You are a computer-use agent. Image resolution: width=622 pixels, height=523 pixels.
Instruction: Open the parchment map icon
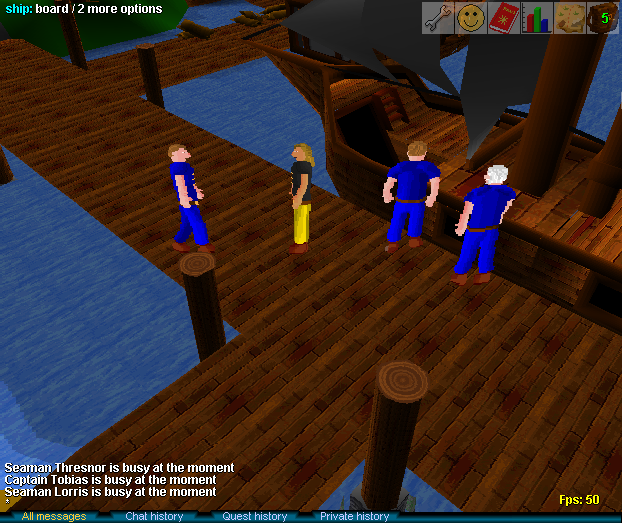click(569, 17)
